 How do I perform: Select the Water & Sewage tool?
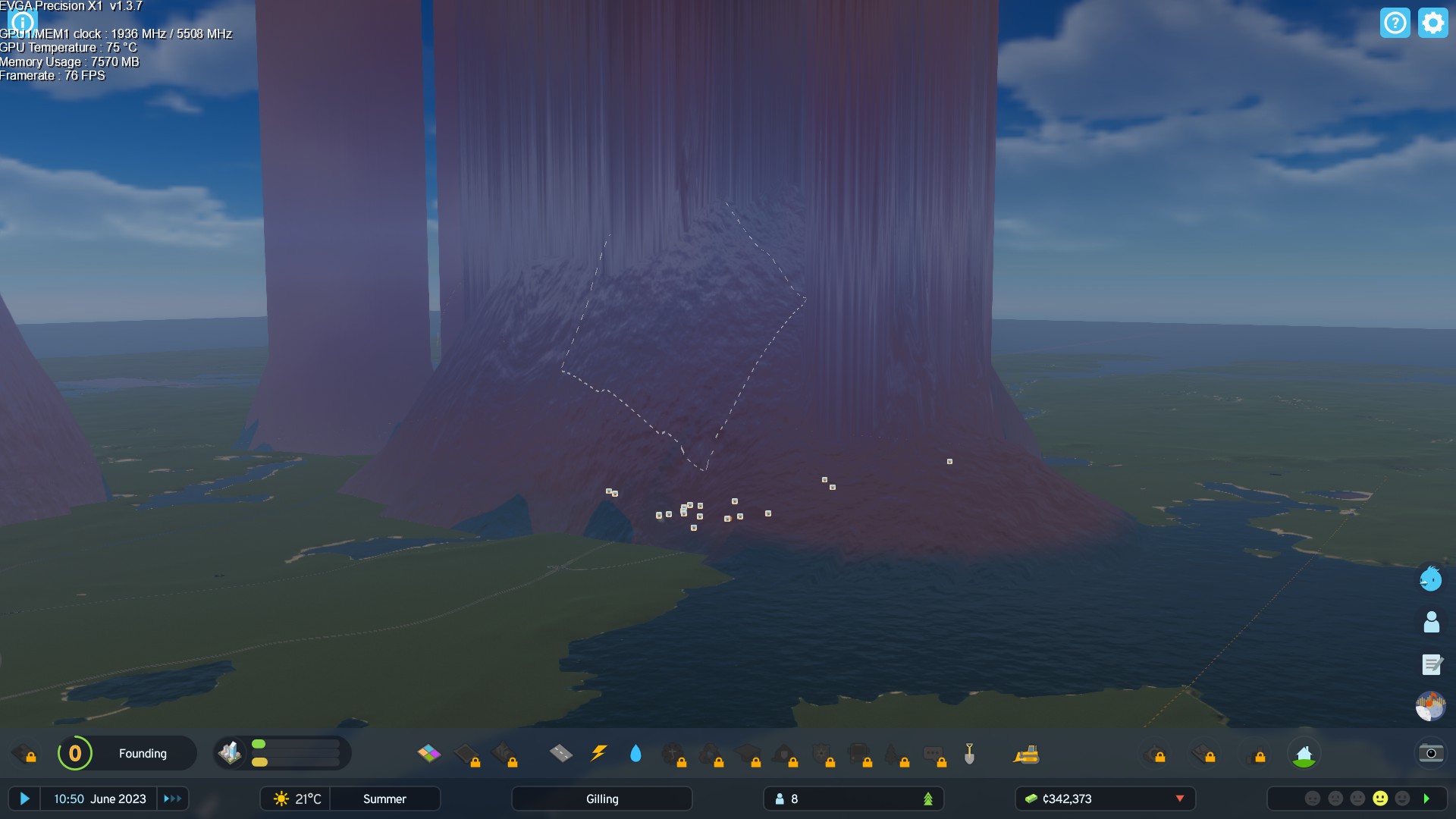(x=635, y=754)
